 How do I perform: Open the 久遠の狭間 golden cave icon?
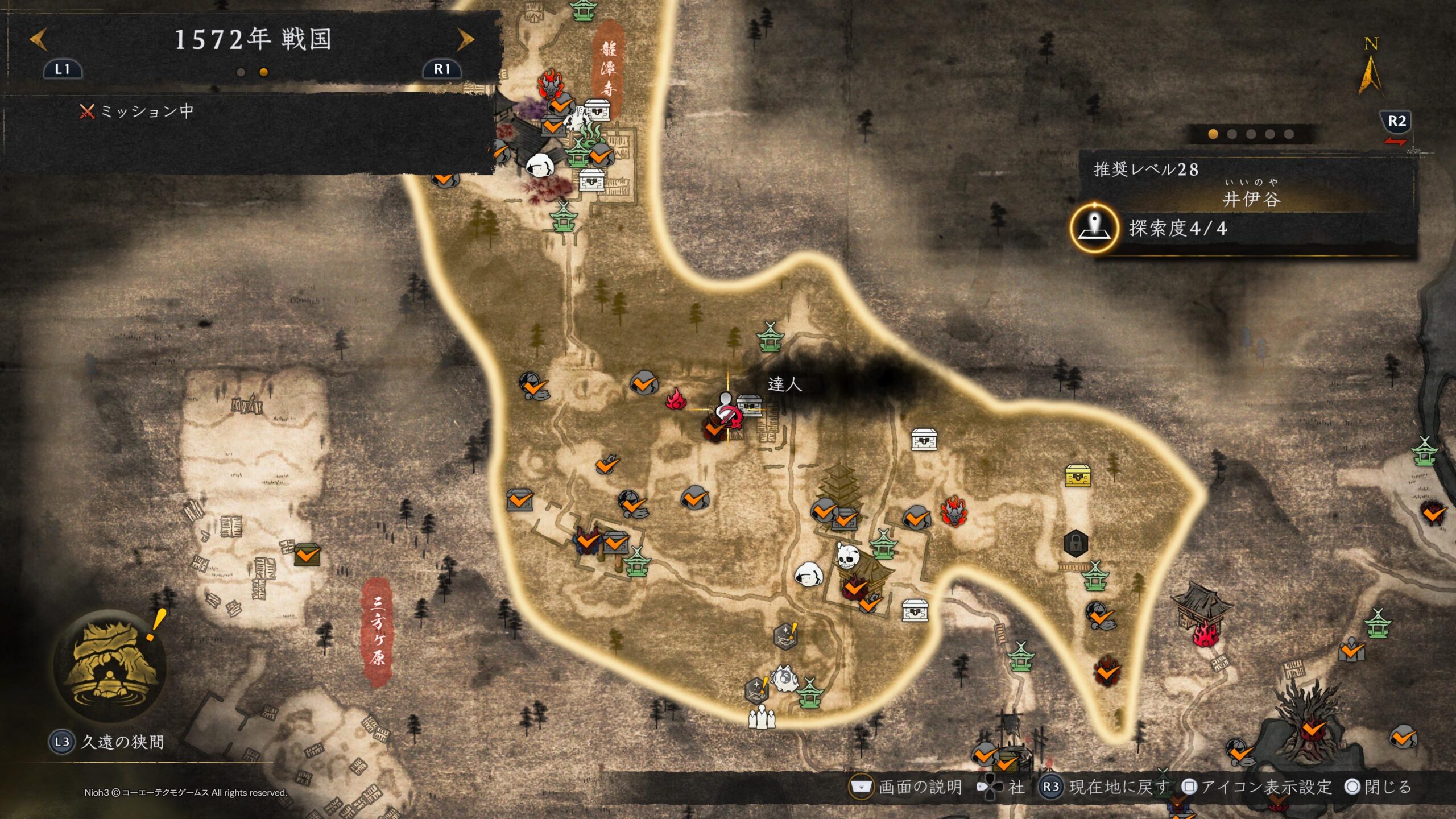tap(109, 665)
